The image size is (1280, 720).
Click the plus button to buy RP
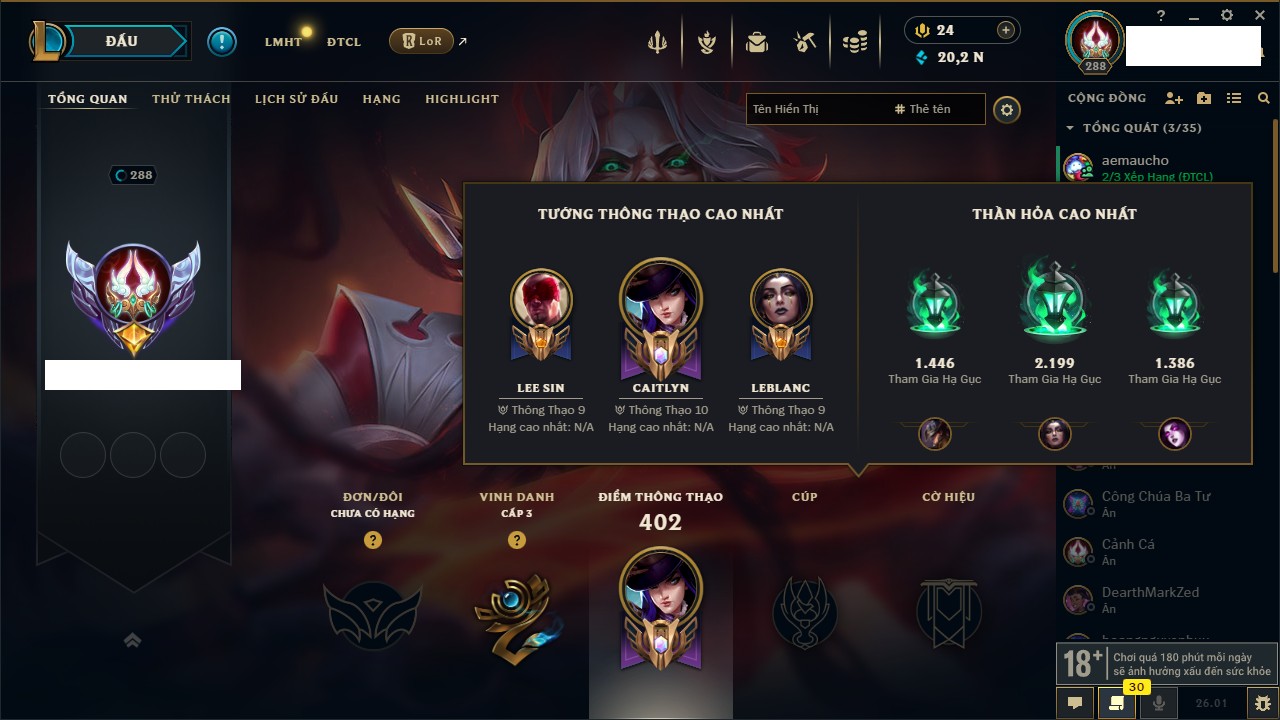point(1006,30)
